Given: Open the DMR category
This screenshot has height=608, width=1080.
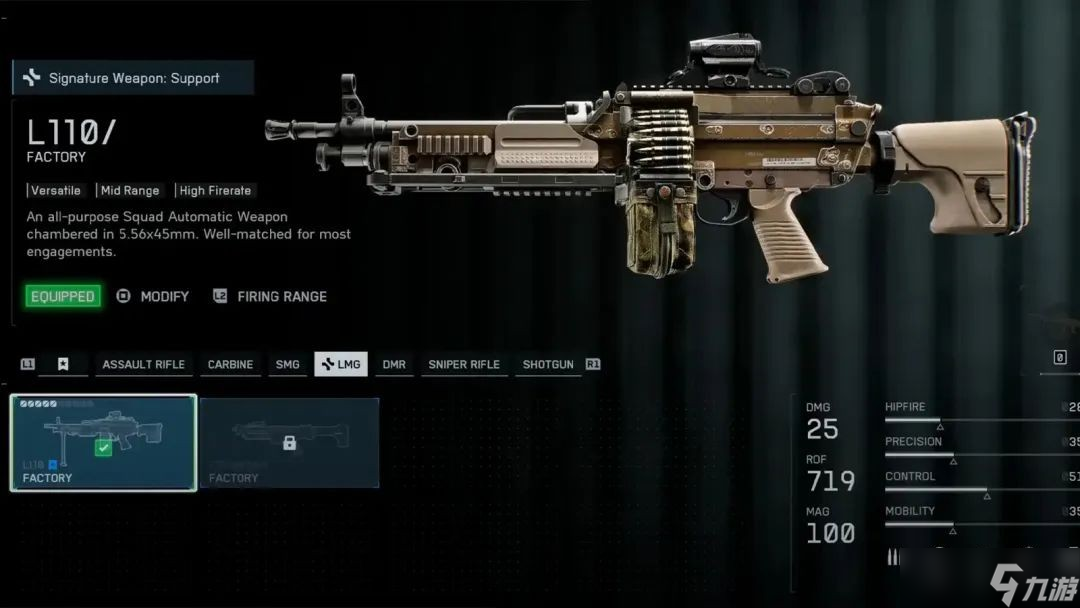Looking at the screenshot, I should tap(394, 364).
